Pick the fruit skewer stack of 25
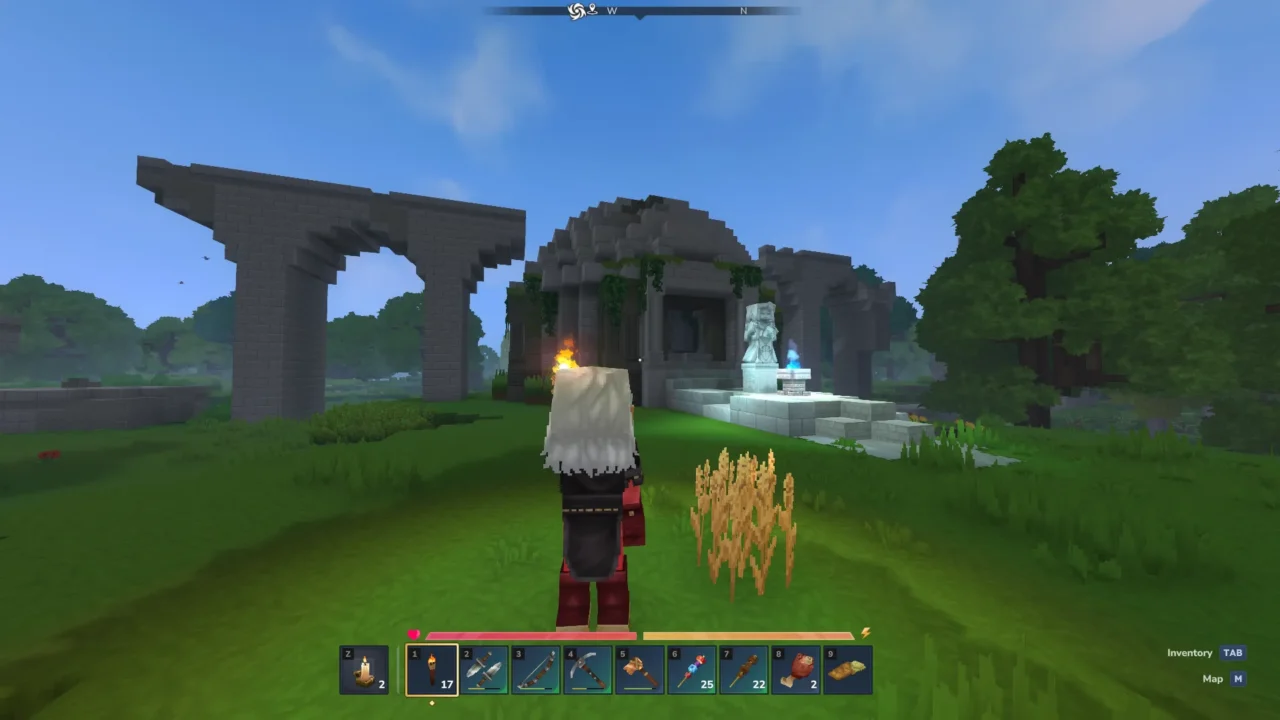The image size is (1280, 720). (692, 670)
